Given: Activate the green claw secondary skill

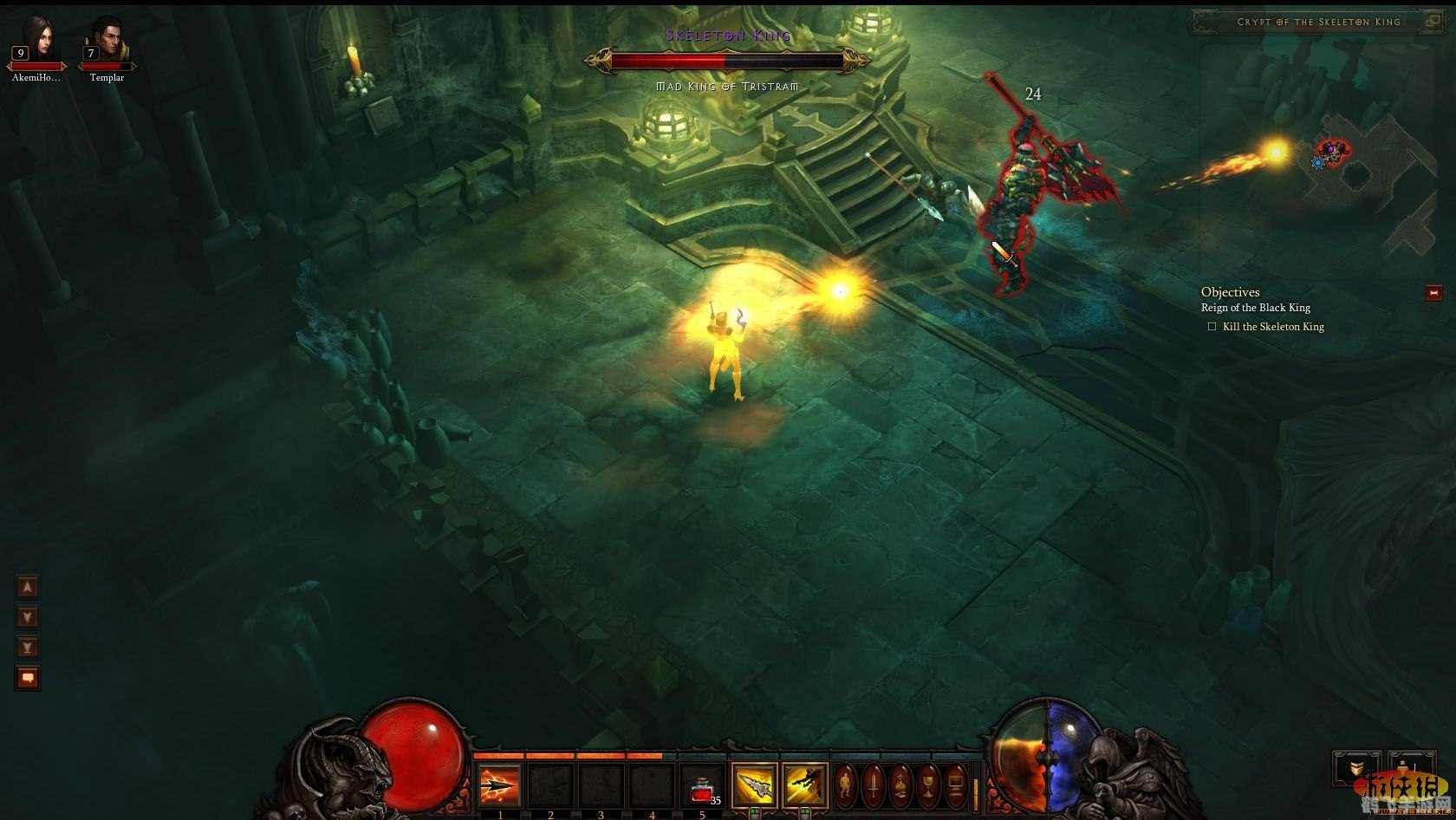Looking at the screenshot, I should click(x=805, y=786).
